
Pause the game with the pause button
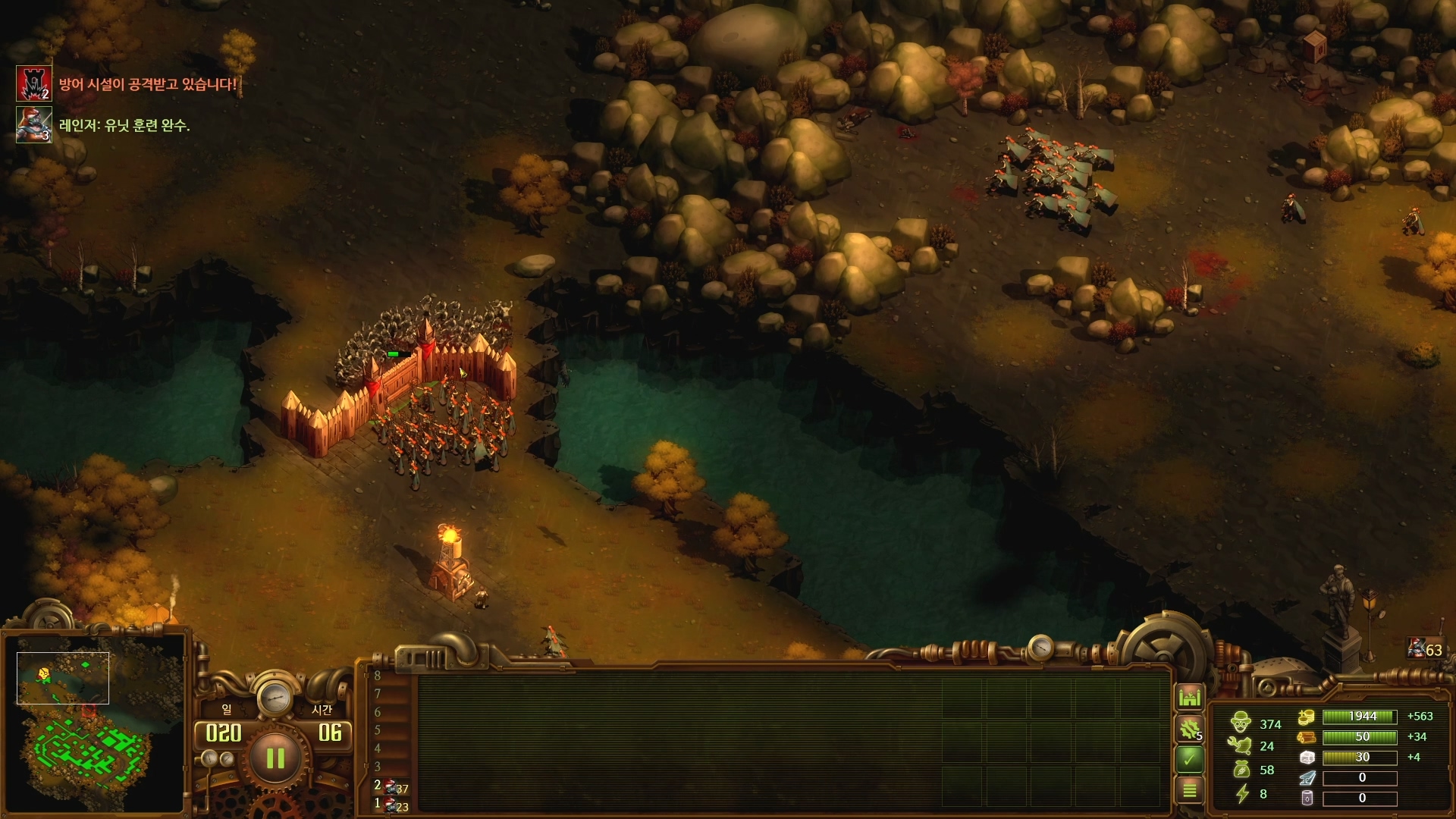click(275, 758)
